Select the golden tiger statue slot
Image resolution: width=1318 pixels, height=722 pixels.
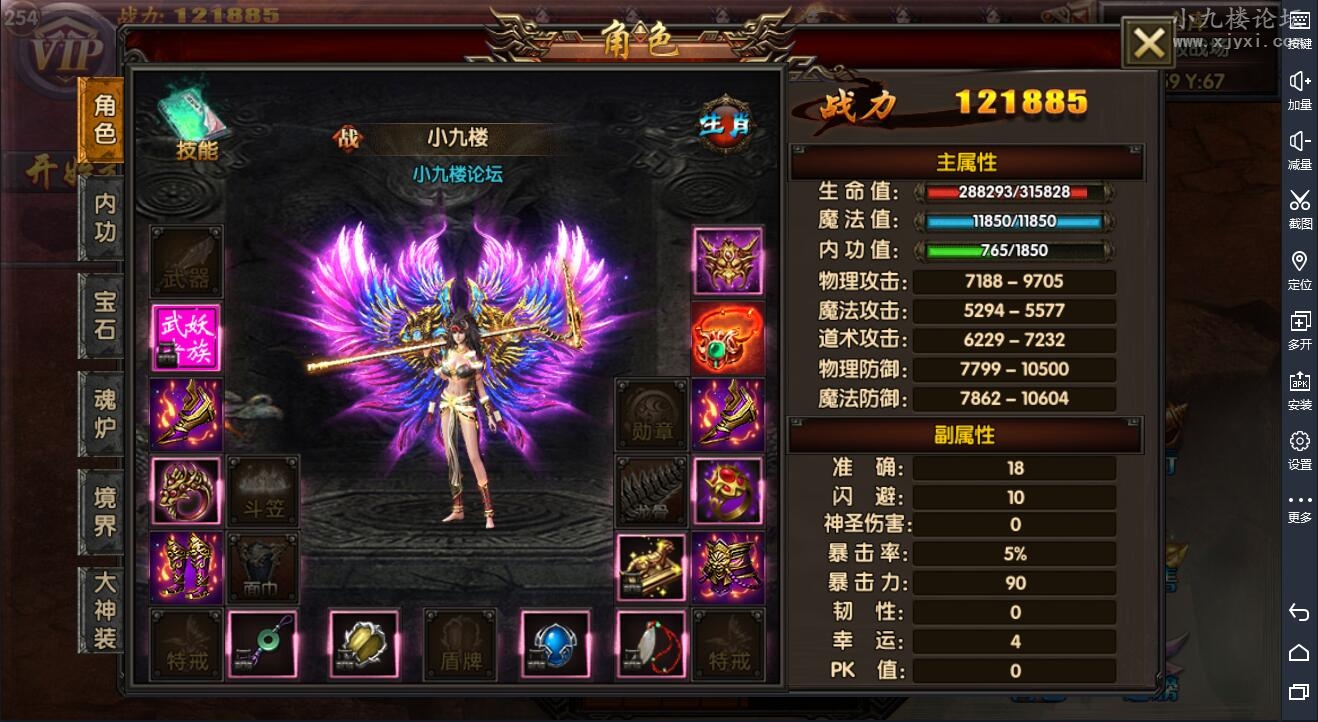click(651, 567)
